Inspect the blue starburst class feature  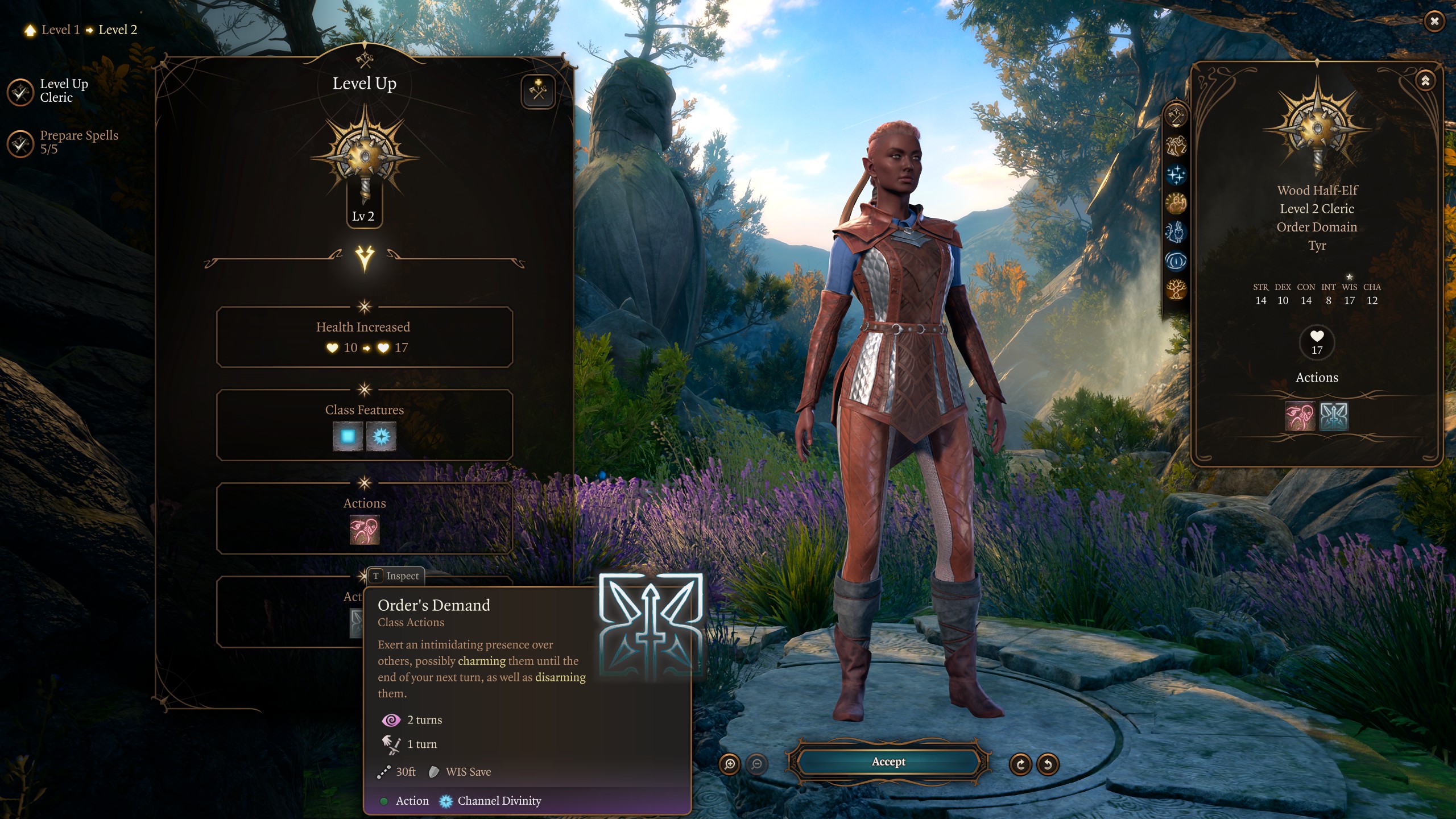pos(381,436)
